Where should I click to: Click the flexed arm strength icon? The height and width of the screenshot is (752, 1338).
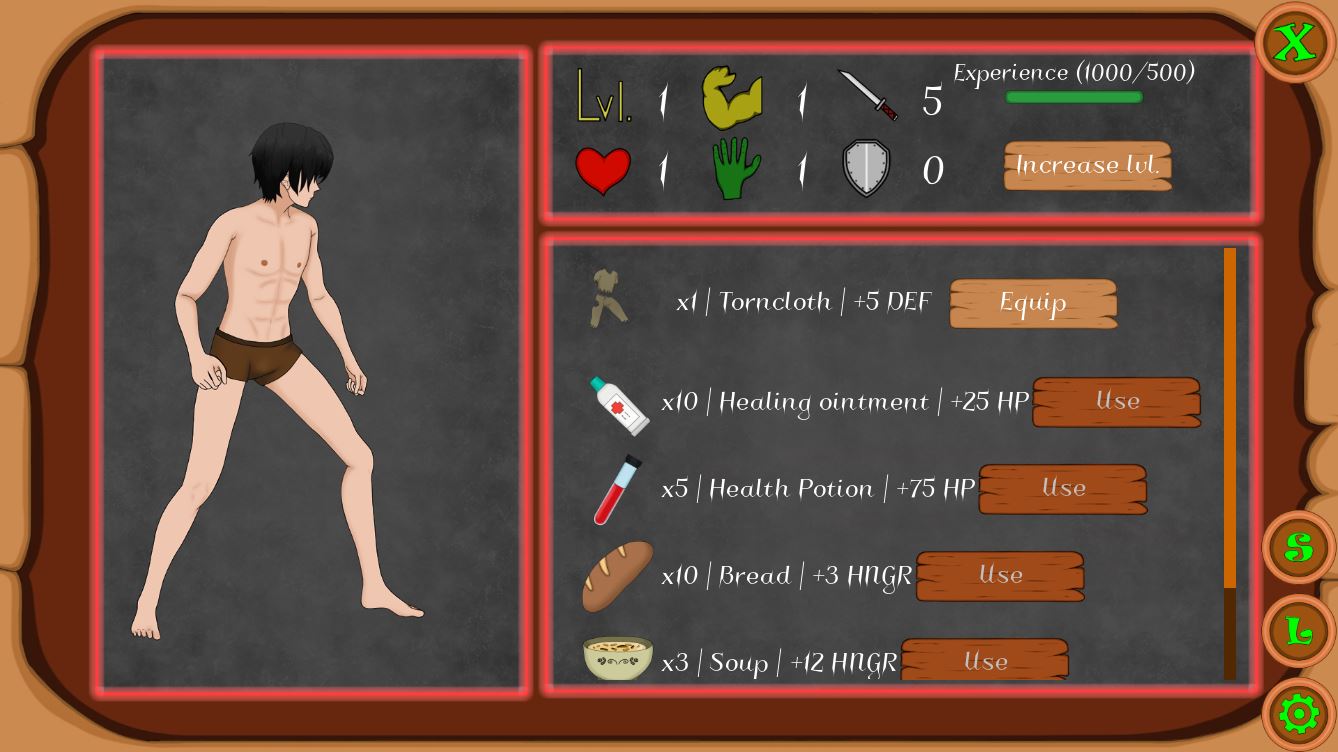click(735, 97)
